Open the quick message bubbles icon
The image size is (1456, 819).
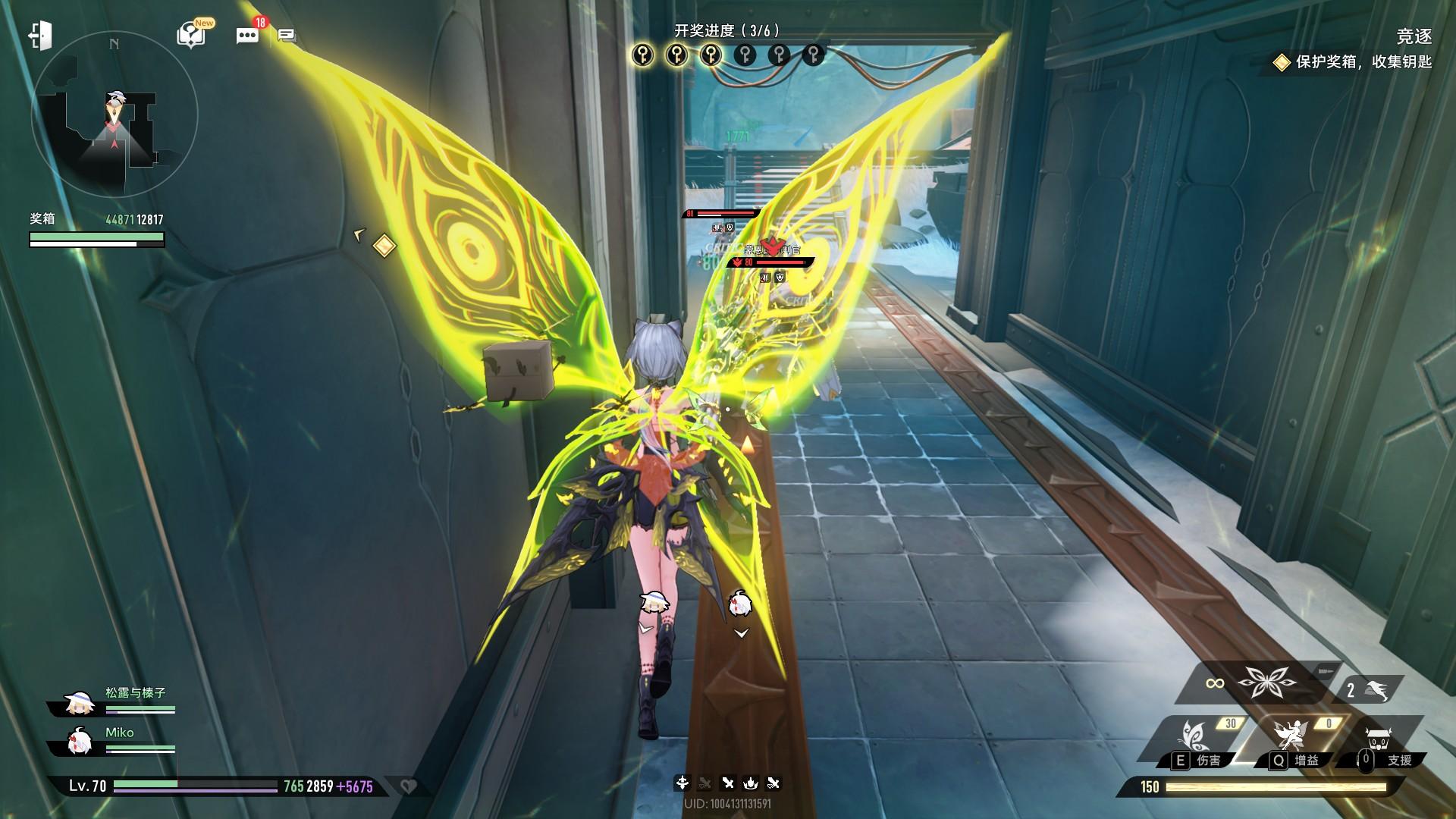[x=287, y=35]
